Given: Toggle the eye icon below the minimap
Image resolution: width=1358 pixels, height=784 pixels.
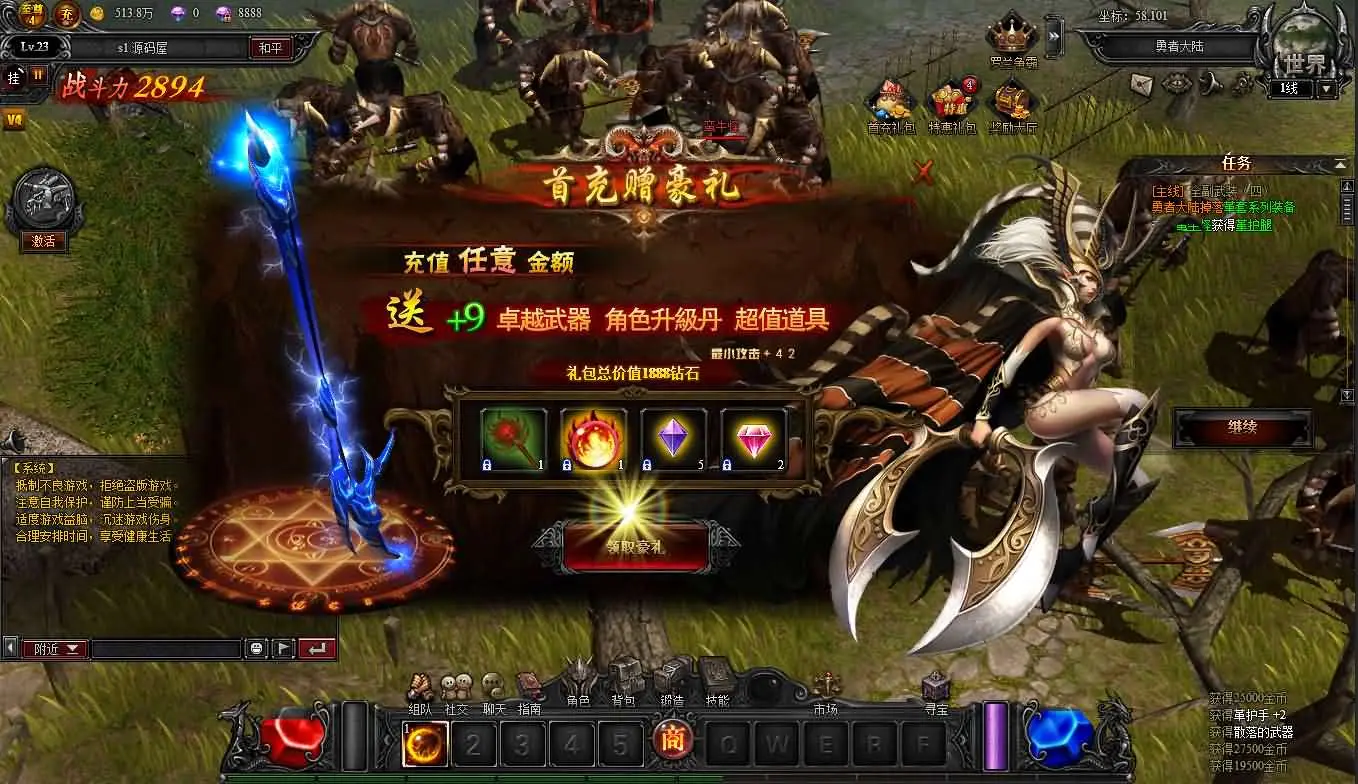Looking at the screenshot, I should [x=1176, y=84].
